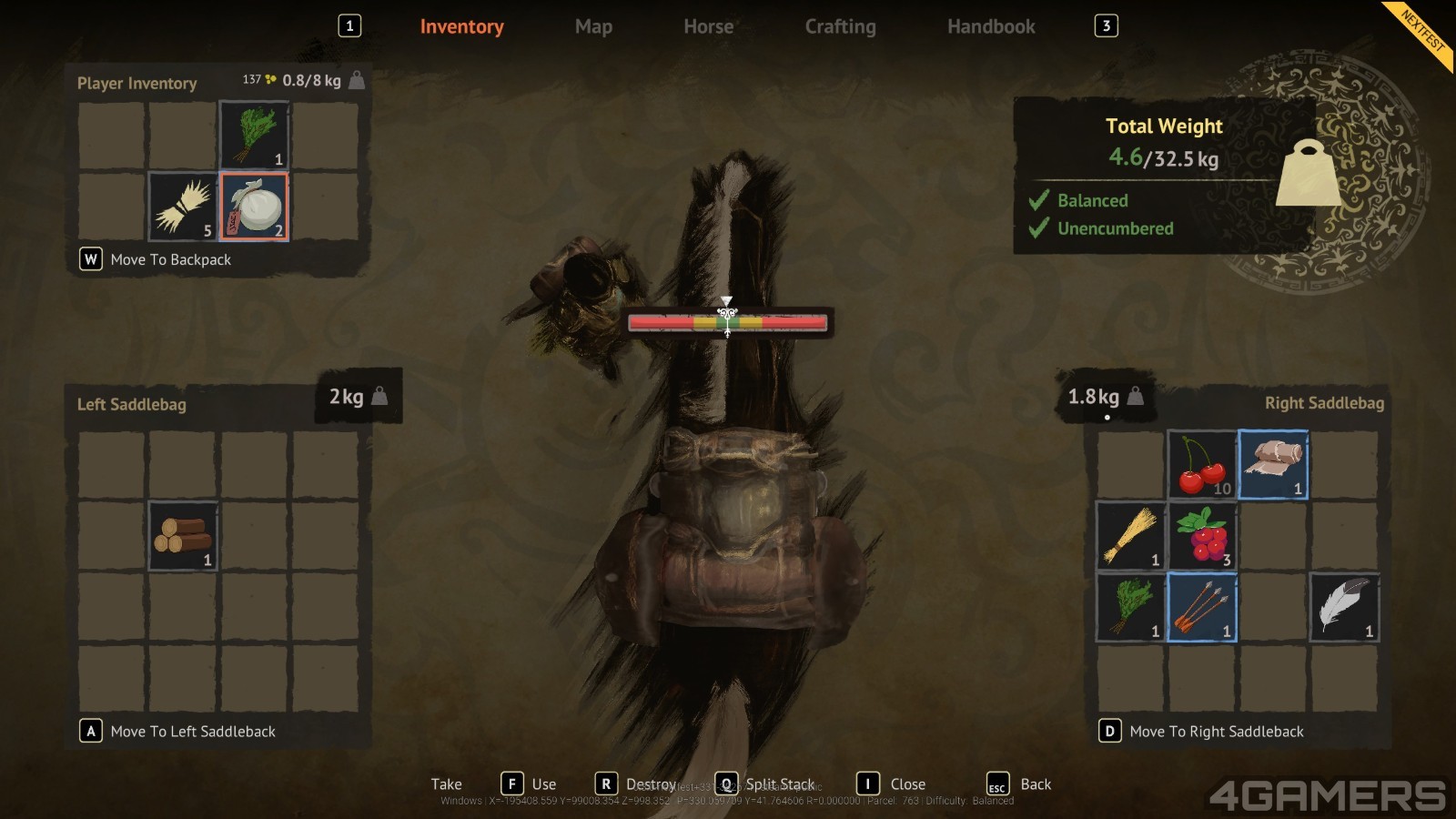Show the Handbook tab

tap(991, 27)
